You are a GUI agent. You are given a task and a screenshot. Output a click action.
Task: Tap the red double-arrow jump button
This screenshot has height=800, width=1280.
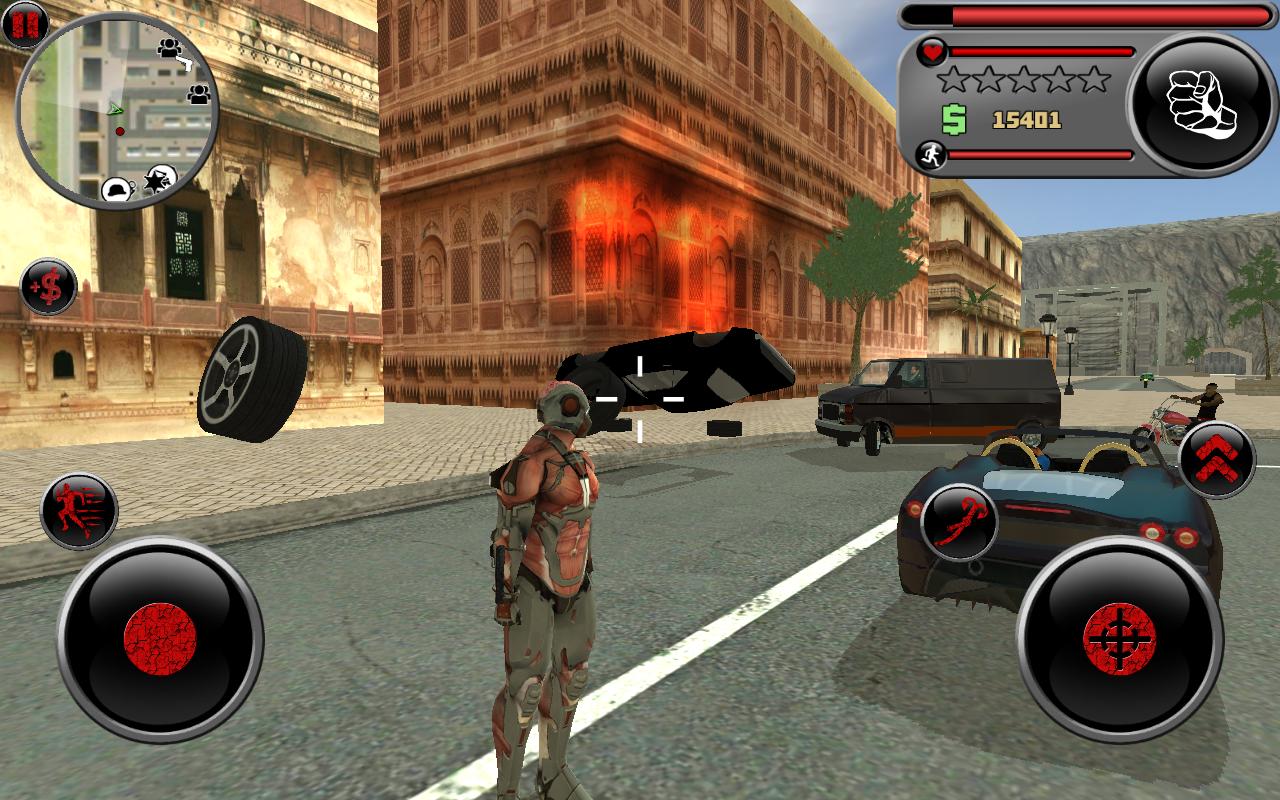pyautogui.click(x=1216, y=459)
